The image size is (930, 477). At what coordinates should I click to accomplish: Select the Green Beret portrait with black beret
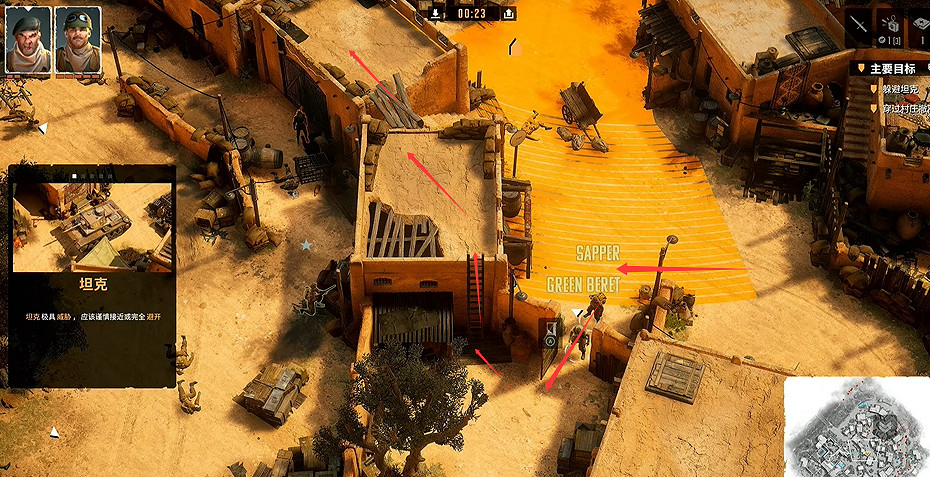coord(27,39)
